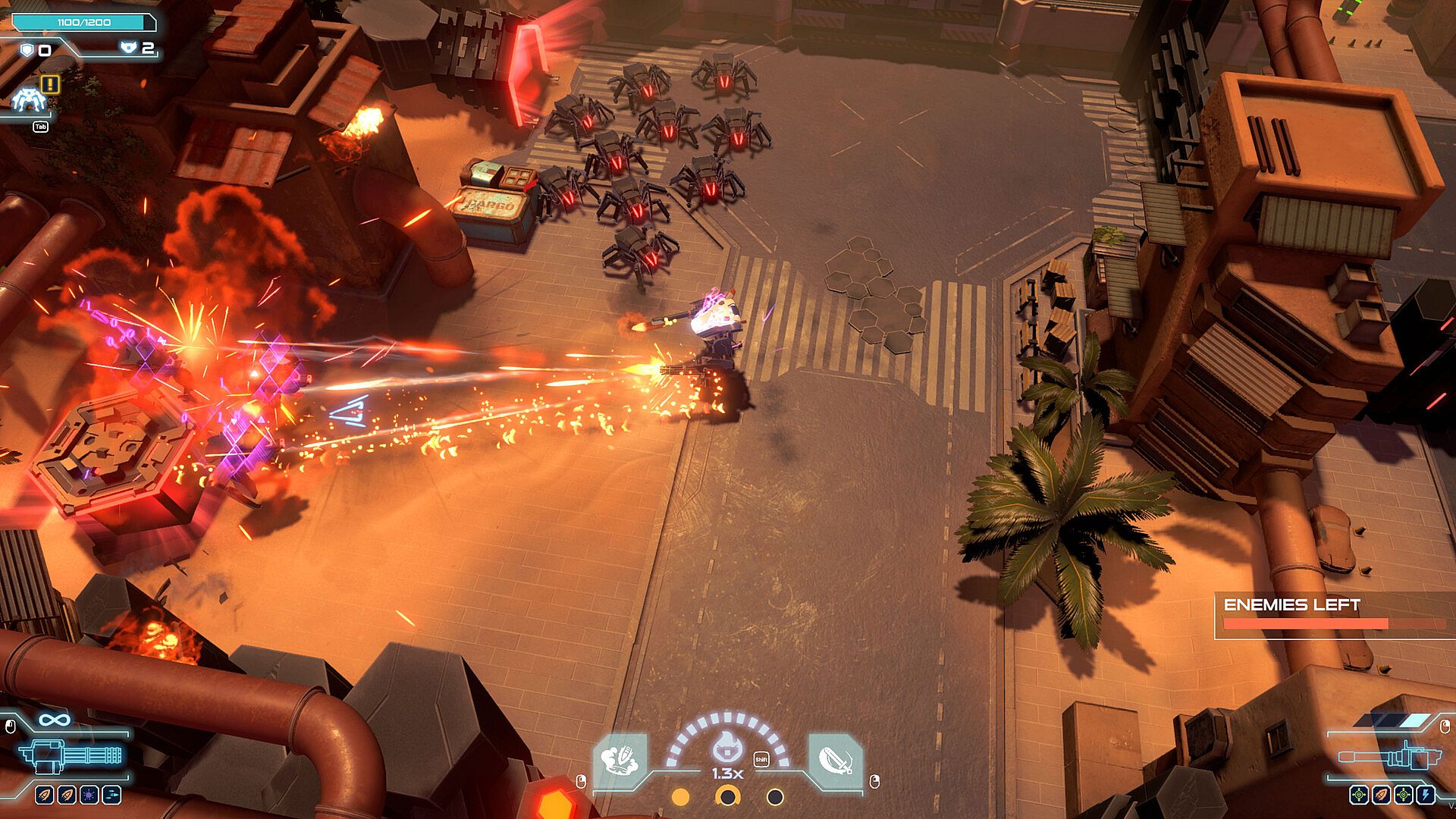Viewport: 1456px width, 819px height.
Task: Click the purple burst mod on minigun
Action: pyautogui.click(x=89, y=795)
